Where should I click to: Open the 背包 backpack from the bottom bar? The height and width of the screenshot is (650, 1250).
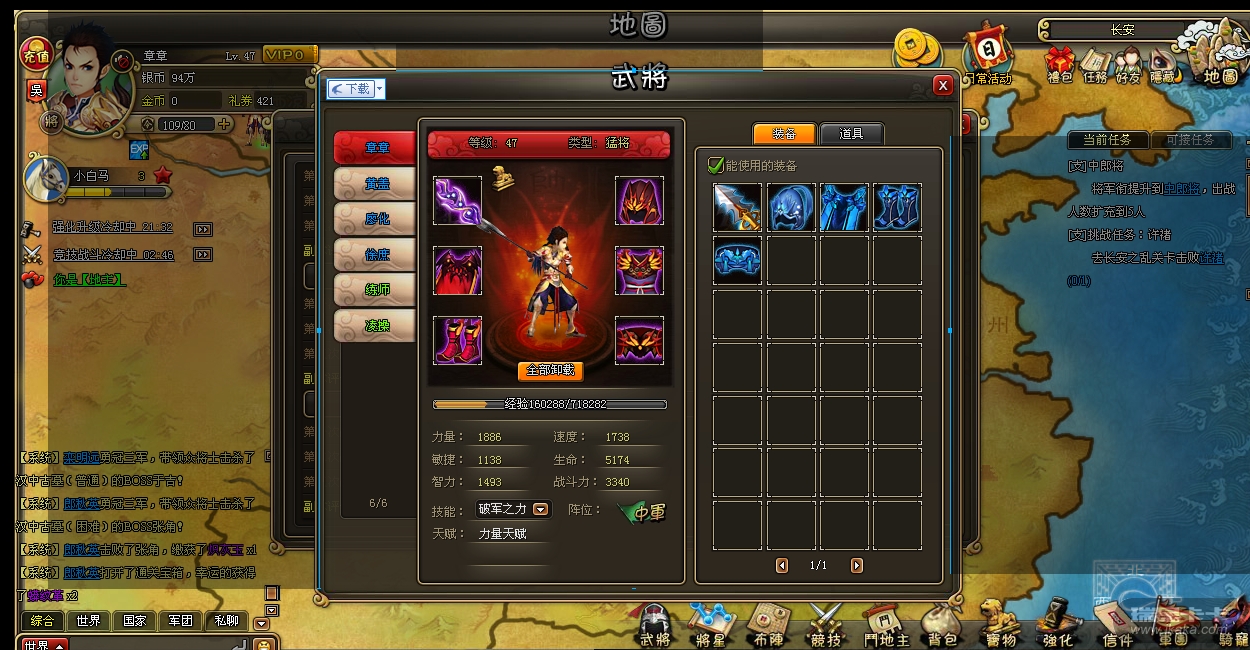click(941, 627)
